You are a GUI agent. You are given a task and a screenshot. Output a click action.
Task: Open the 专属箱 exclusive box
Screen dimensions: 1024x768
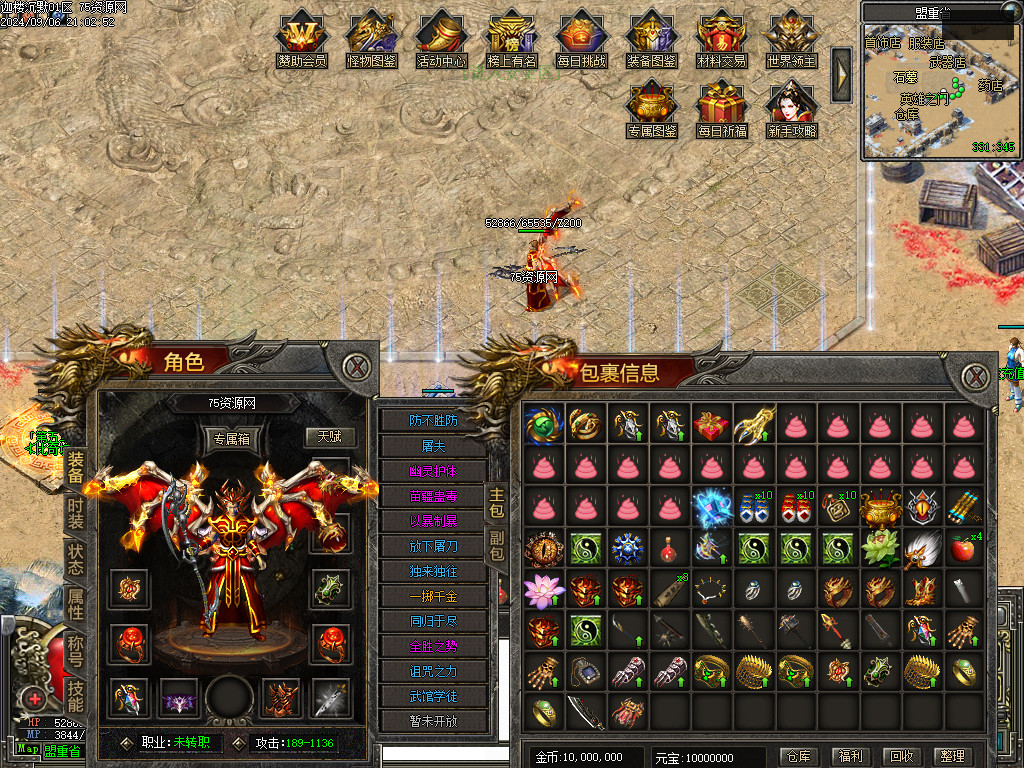230,438
